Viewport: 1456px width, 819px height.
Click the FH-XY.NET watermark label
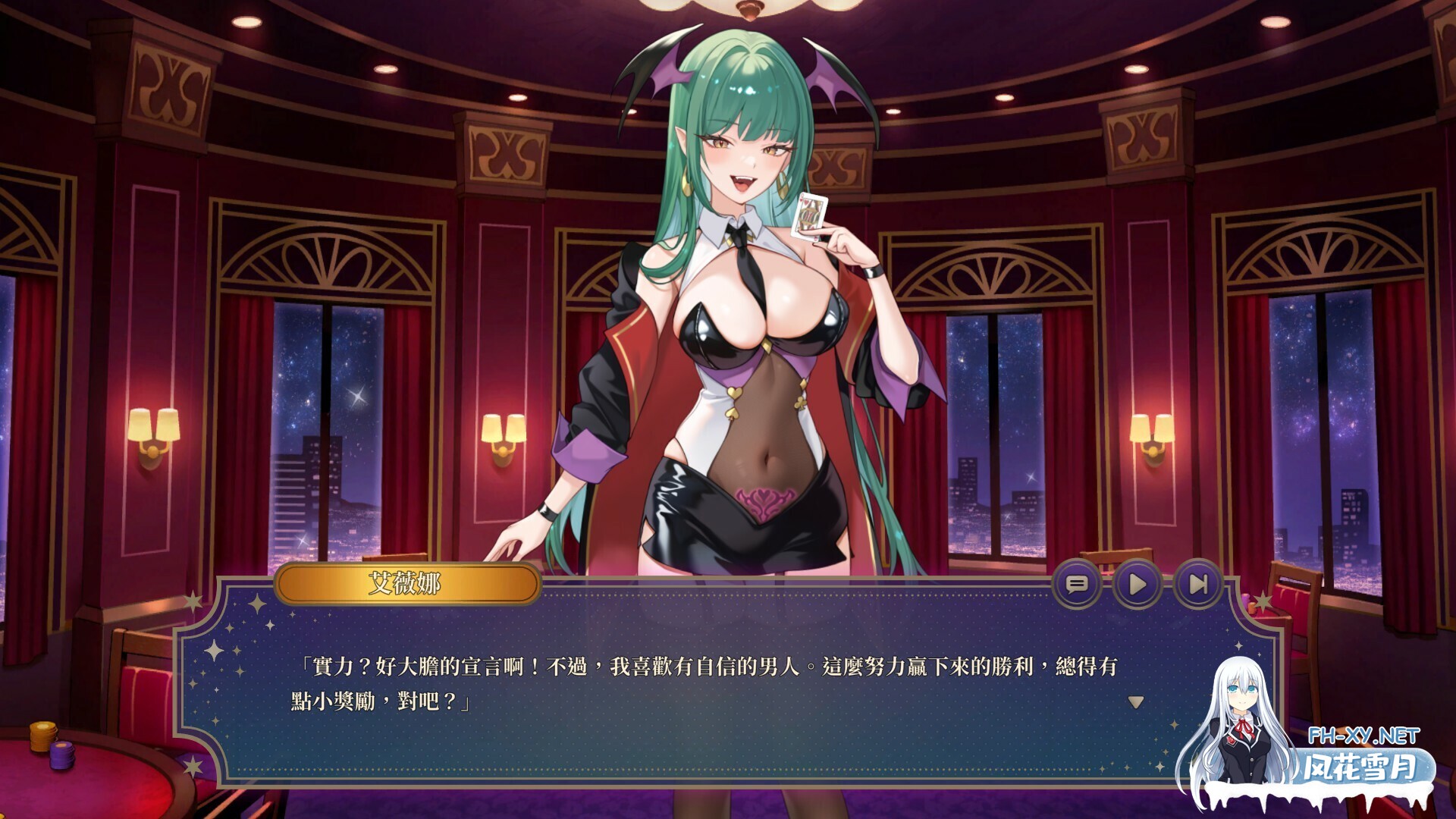coord(1363,734)
